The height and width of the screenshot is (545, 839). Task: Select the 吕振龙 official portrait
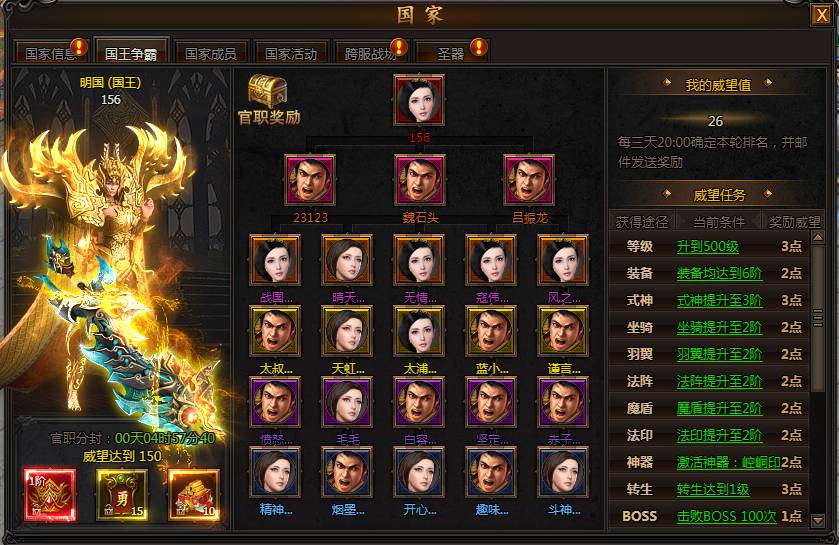tap(528, 179)
